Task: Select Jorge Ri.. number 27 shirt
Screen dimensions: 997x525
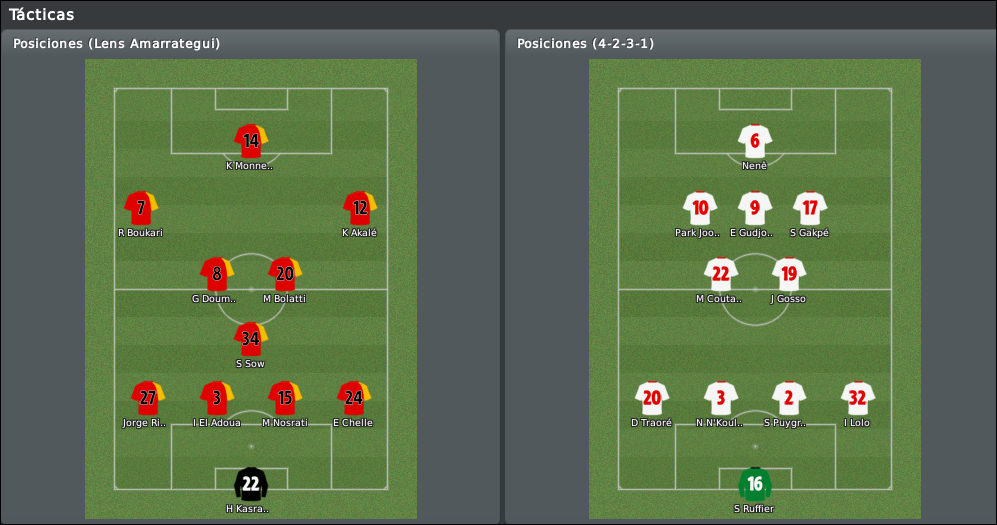Action: click(x=147, y=398)
